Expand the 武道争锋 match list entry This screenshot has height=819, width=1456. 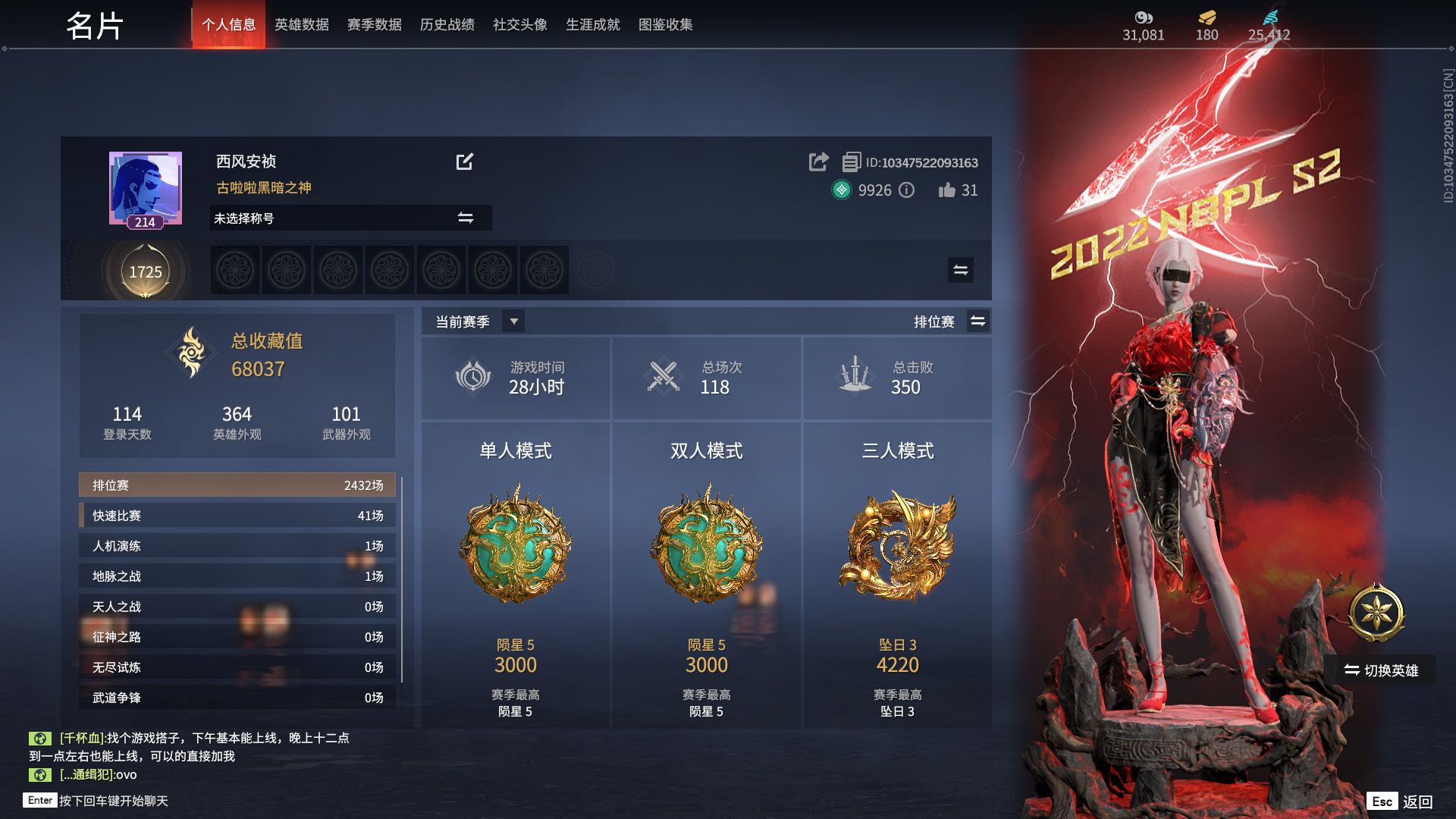coord(237,697)
